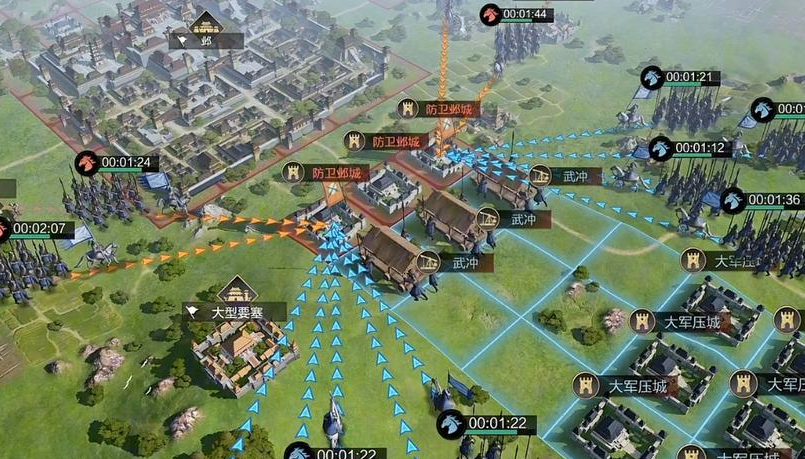Select the 邺 city name label
This screenshot has width=805, height=459.
tap(206, 41)
